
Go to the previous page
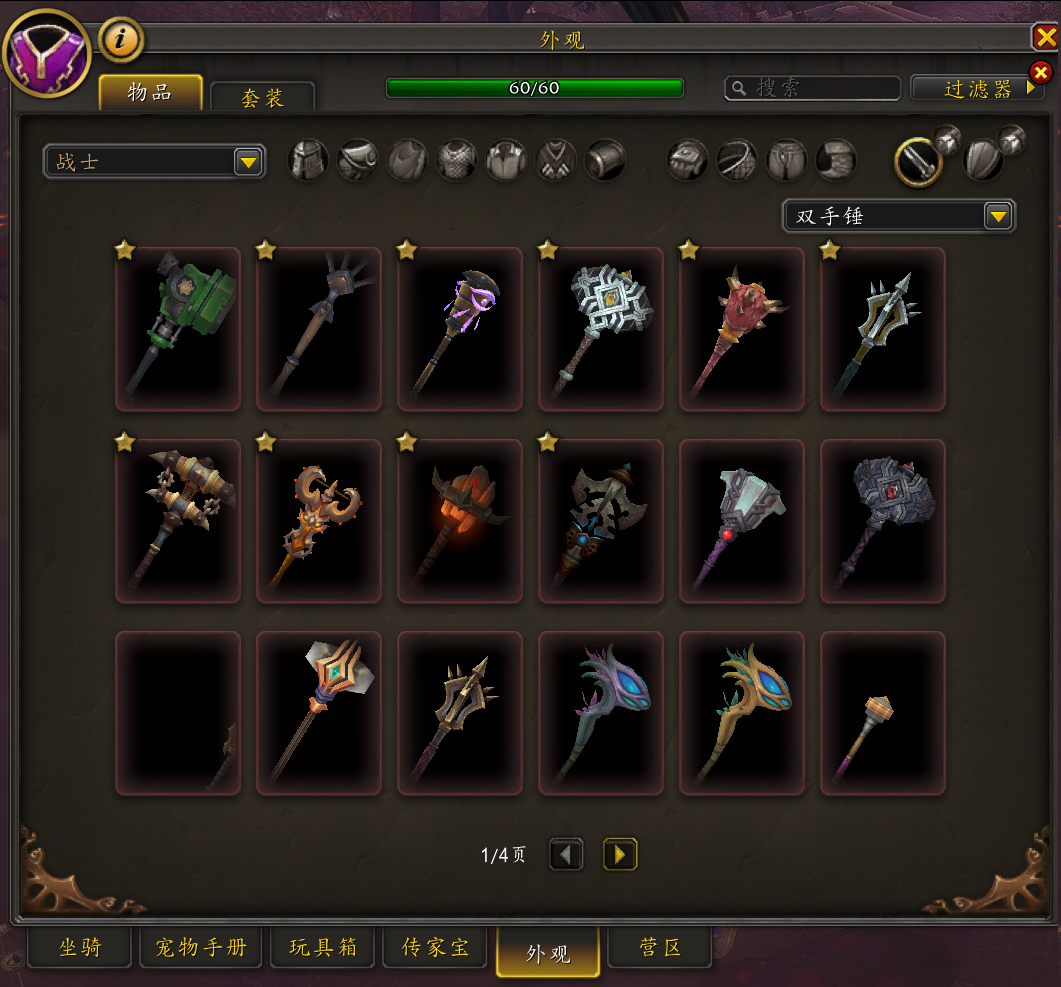click(567, 854)
